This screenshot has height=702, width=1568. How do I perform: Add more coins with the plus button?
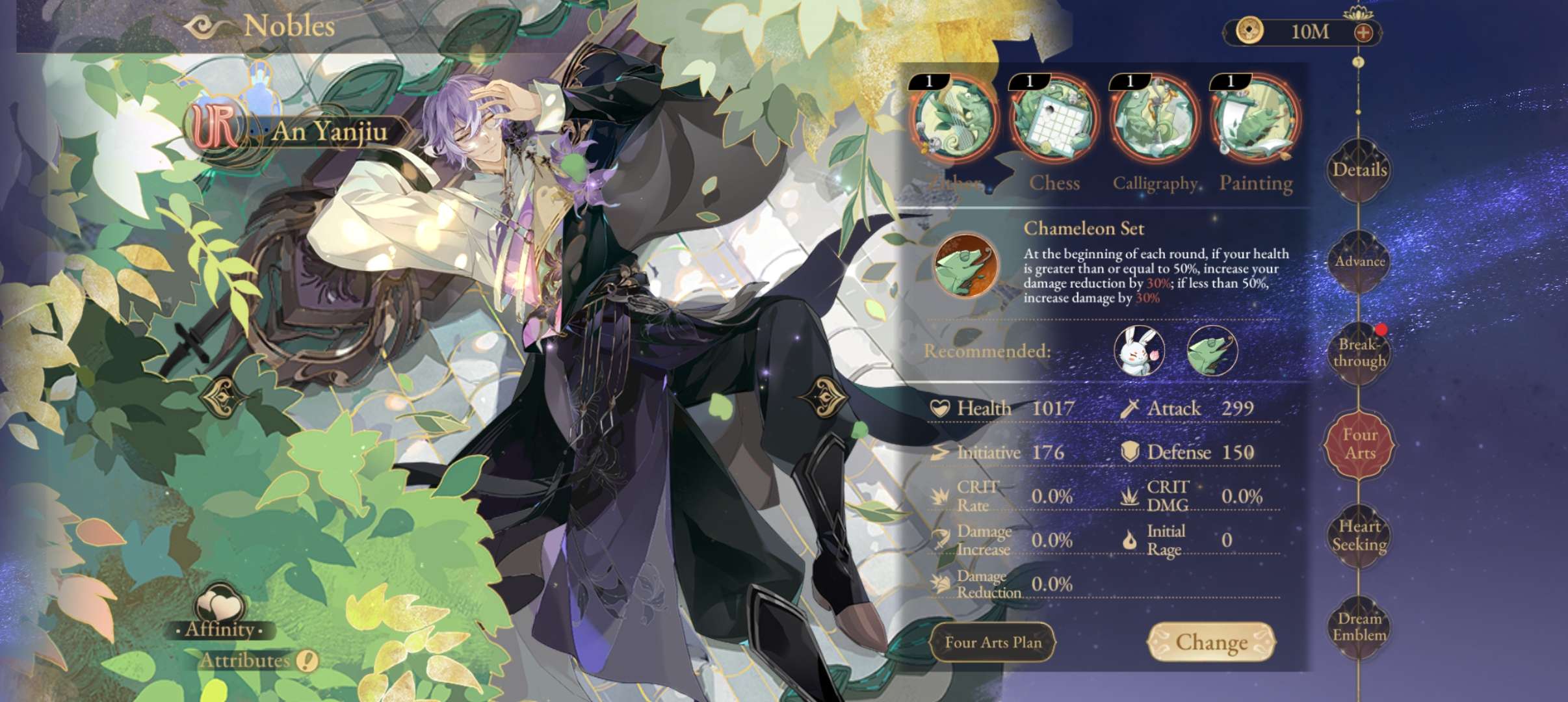[1363, 32]
